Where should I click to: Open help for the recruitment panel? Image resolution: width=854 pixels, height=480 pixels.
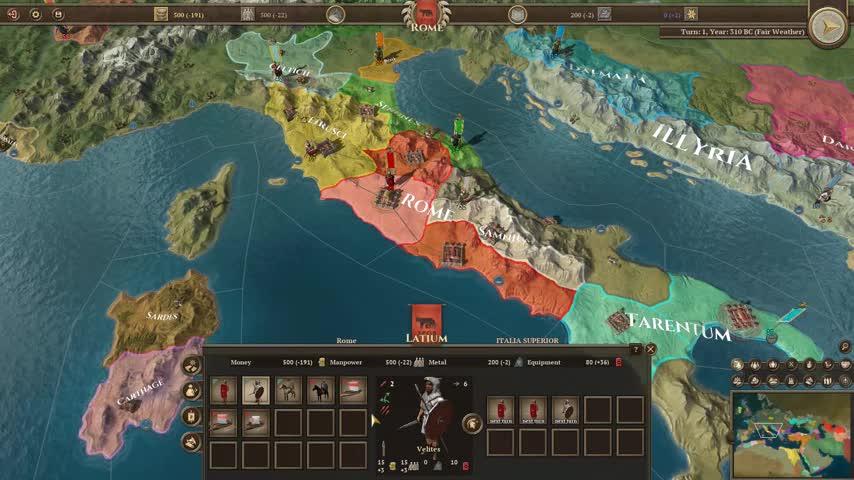pos(636,349)
